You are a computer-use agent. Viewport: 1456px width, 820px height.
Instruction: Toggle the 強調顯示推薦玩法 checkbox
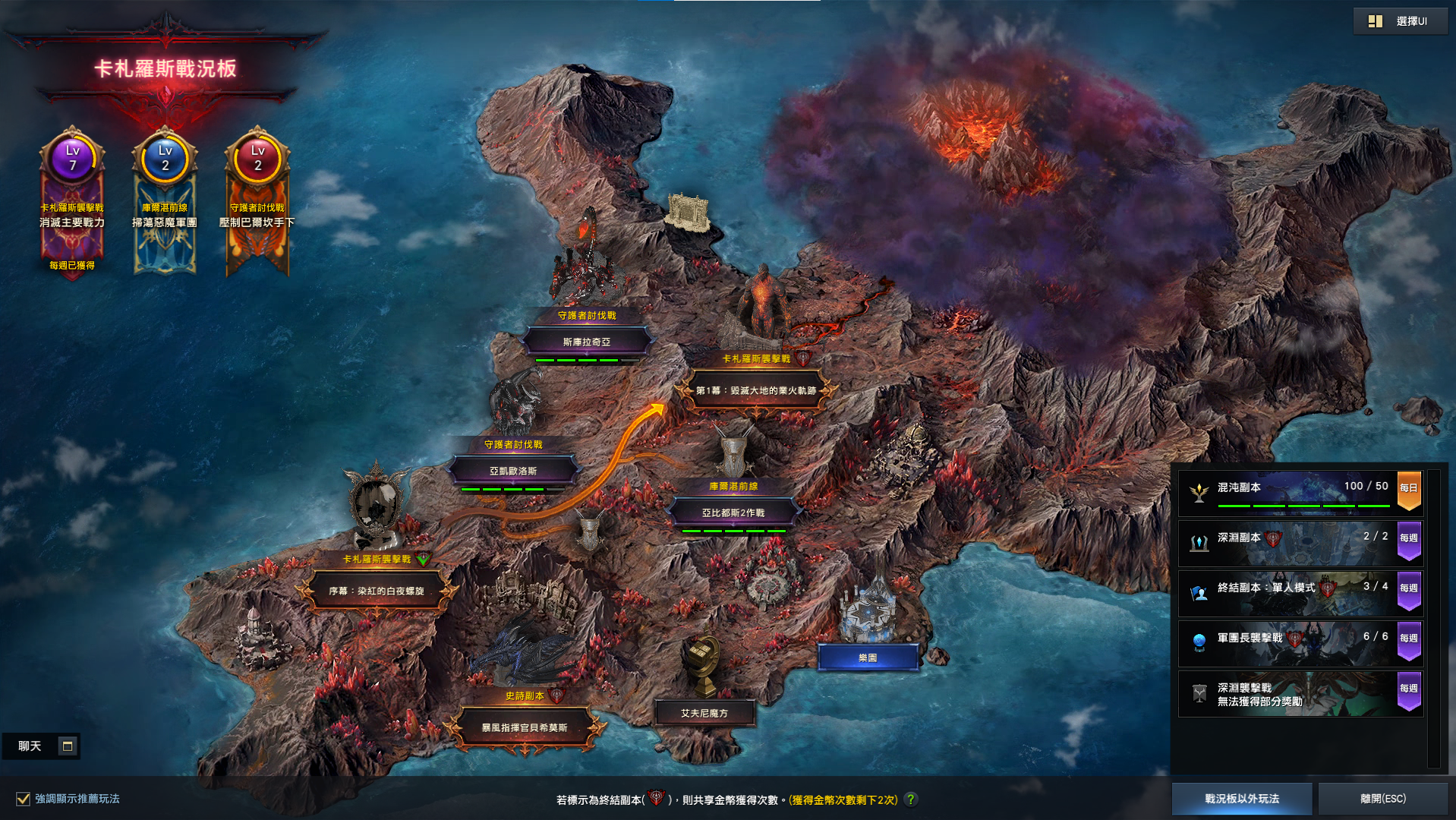point(24,799)
